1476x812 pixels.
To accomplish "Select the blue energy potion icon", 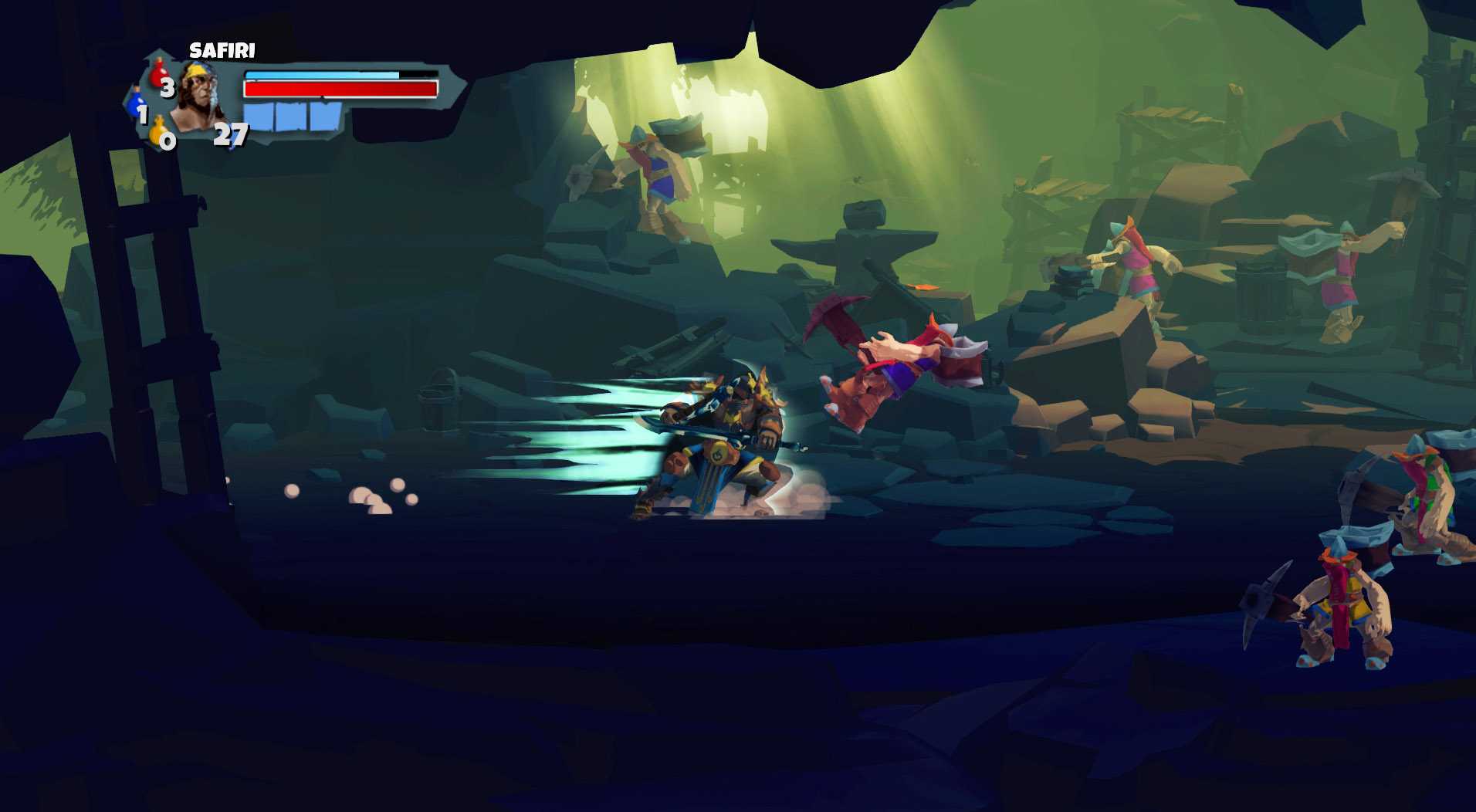I will (x=136, y=107).
